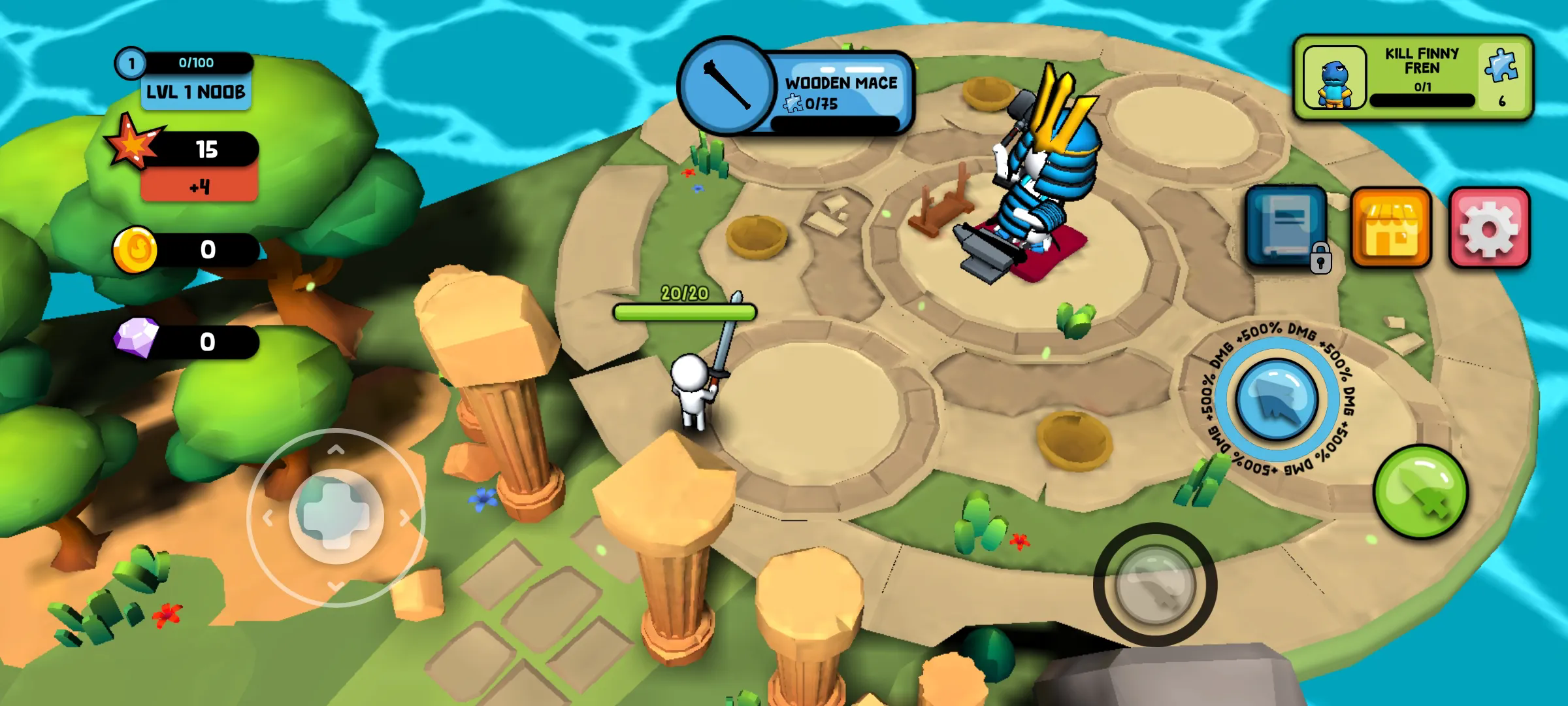Activate the +500% DMG boost ability
Screen dimensions: 1568x706
[x=1276, y=399]
